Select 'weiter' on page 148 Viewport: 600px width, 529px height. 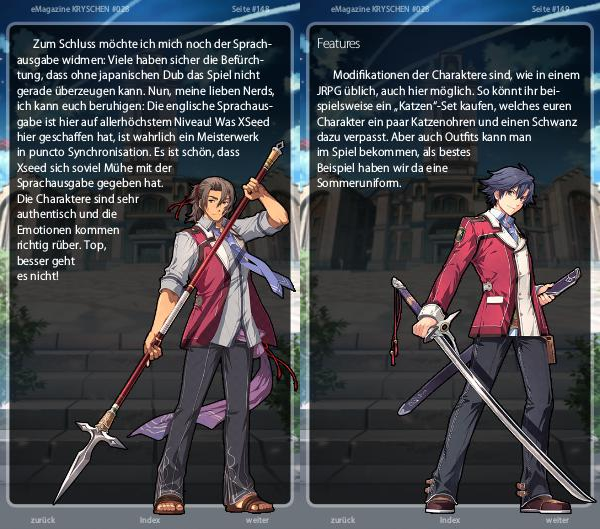click(x=257, y=520)
